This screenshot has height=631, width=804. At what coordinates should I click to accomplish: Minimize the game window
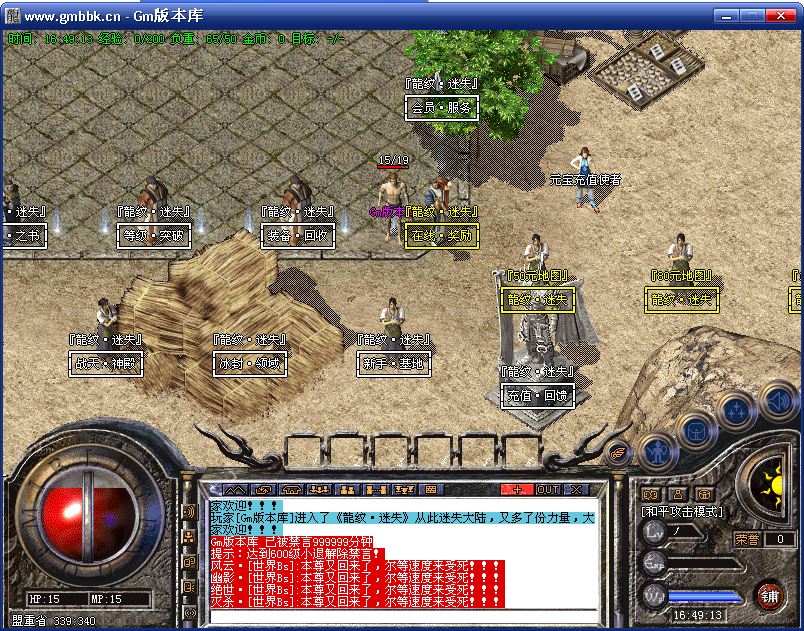(724, 15)
